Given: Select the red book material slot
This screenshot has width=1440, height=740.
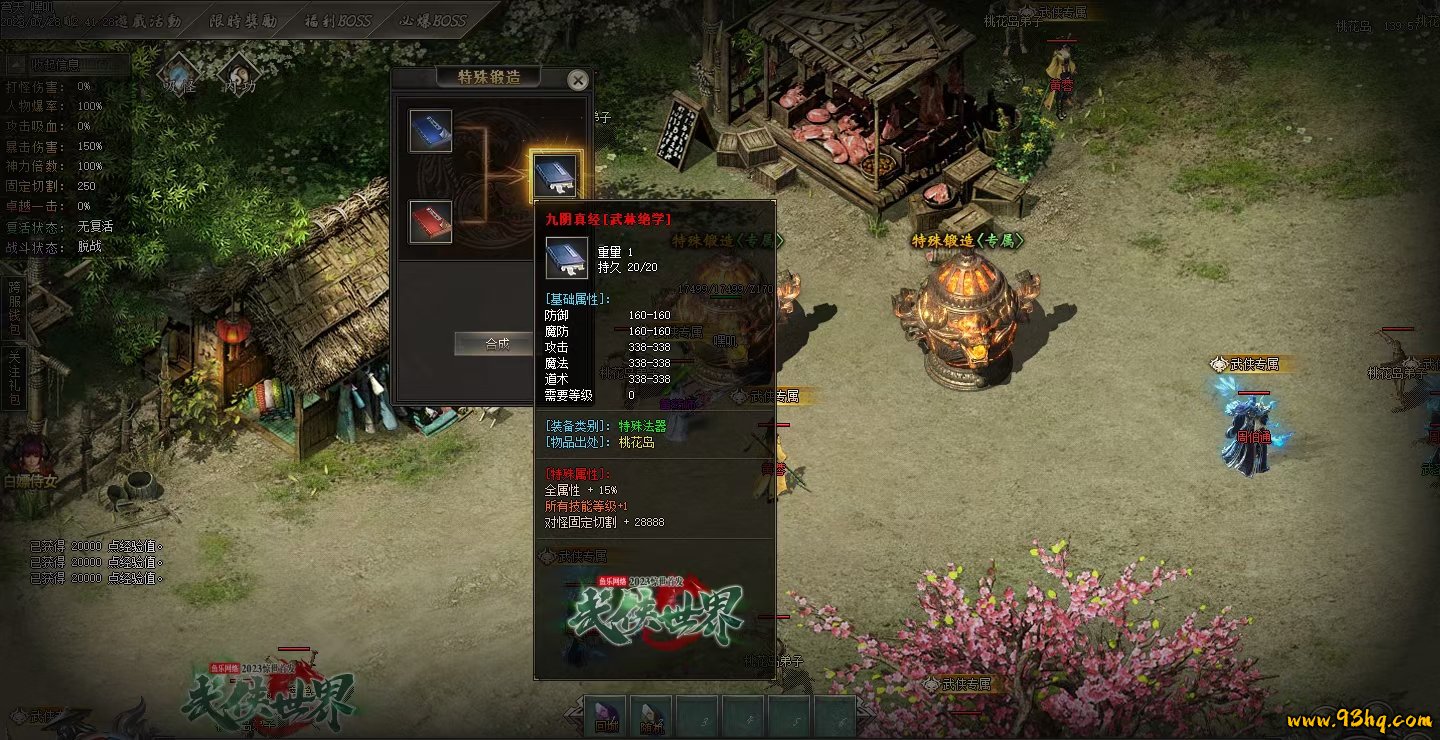Looking at the screenshot, I should (431, 222).
